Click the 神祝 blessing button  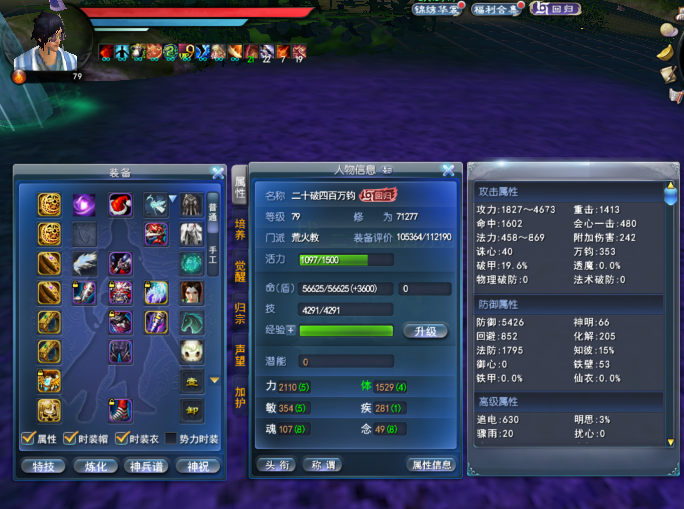coord(197,466)
